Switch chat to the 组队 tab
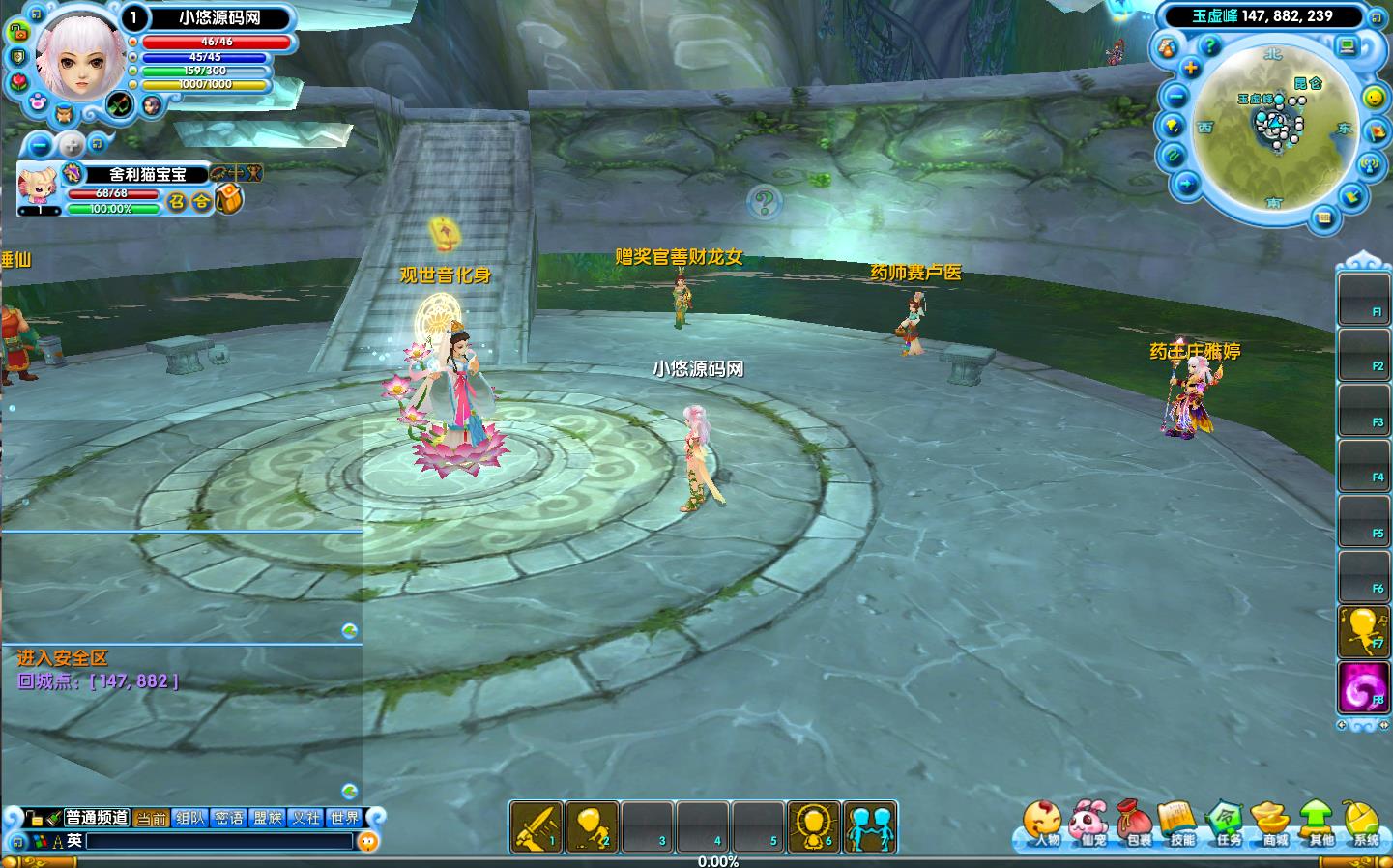1393x868 pixels. click(x=190, y=818)
